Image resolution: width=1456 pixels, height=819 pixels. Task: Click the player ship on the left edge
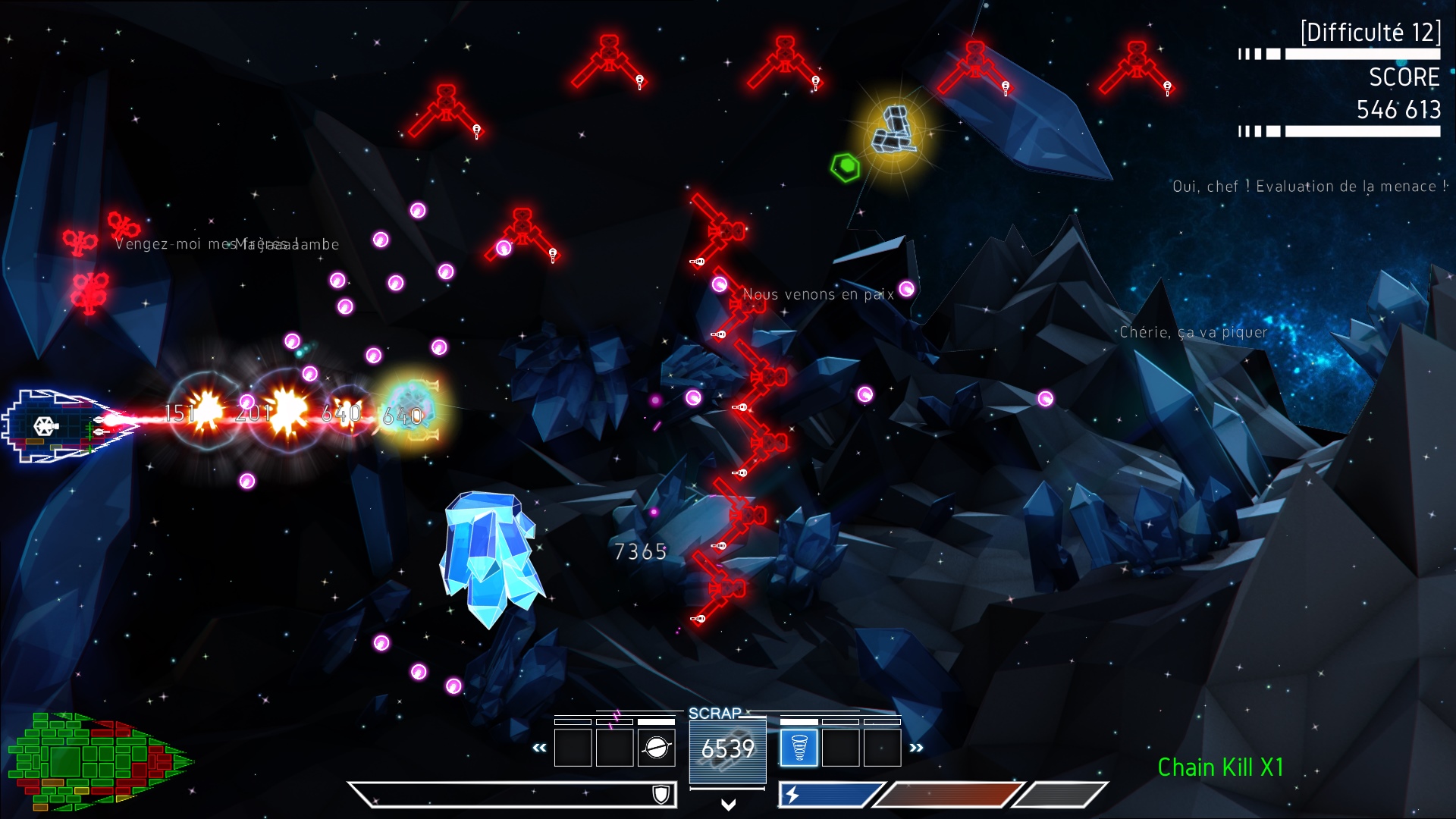pos(45,426)
